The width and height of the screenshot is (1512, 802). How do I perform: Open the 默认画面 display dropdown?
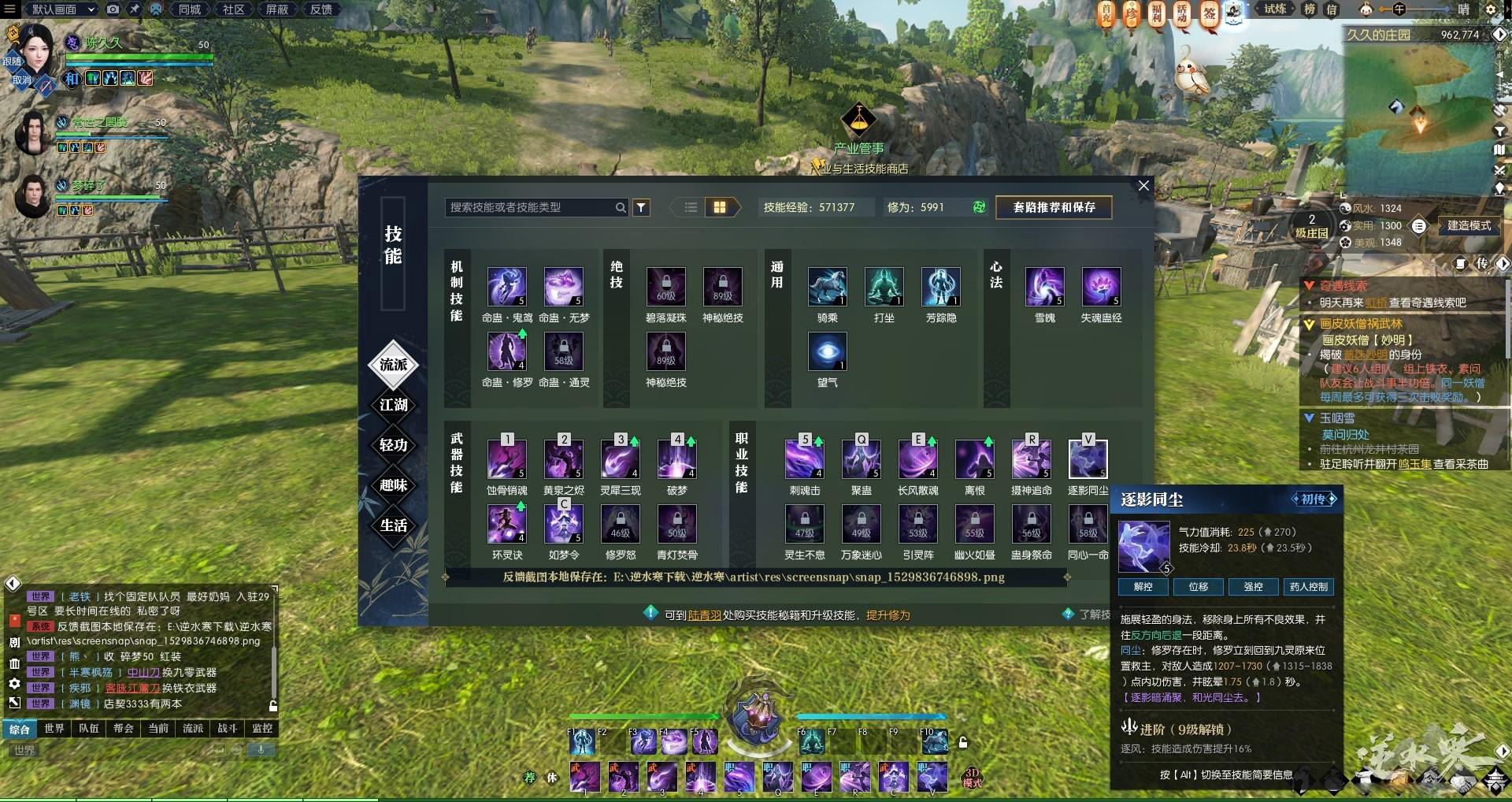point(62,9)
